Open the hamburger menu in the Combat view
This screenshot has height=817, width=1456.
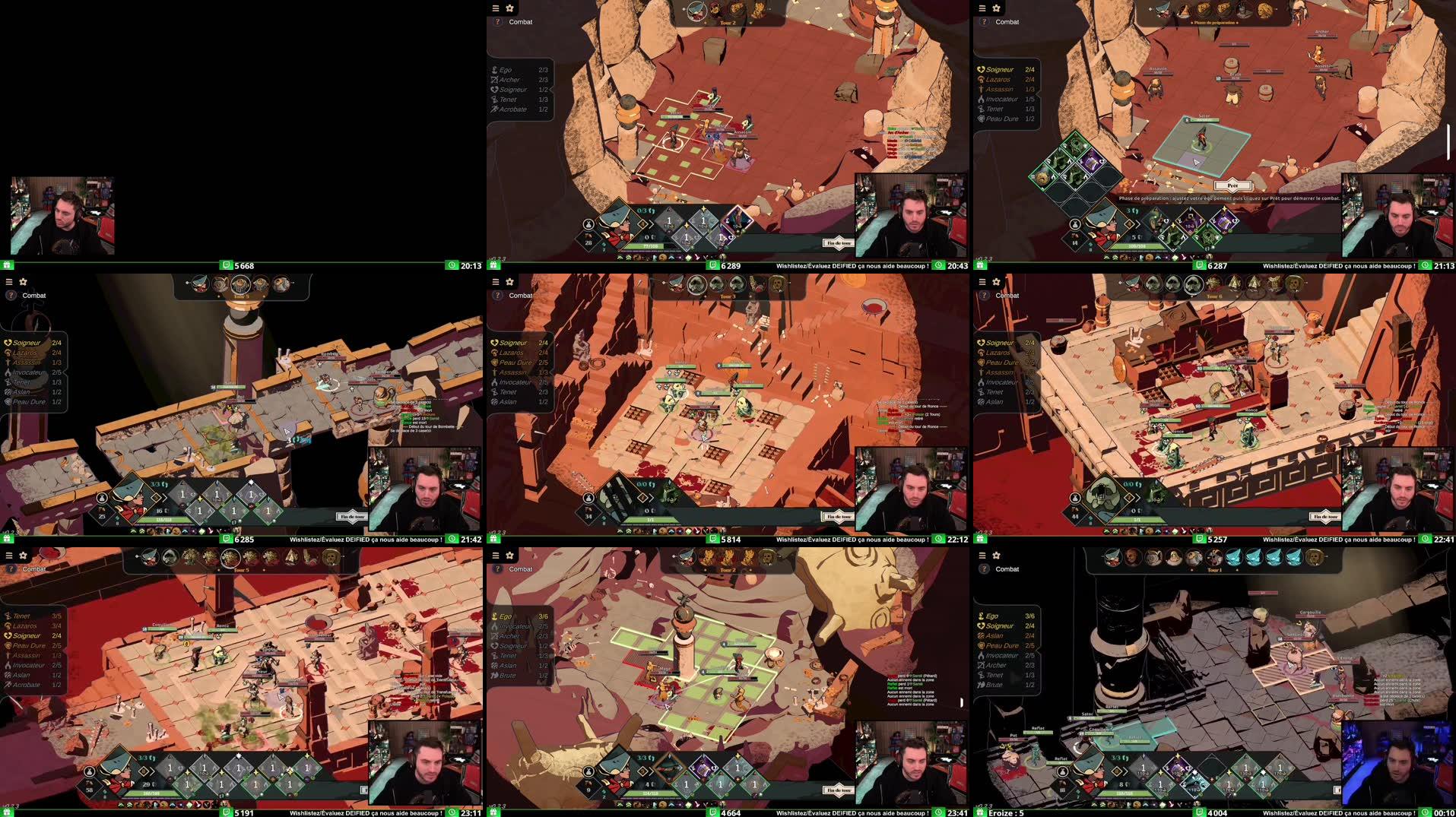pos(496,8)
